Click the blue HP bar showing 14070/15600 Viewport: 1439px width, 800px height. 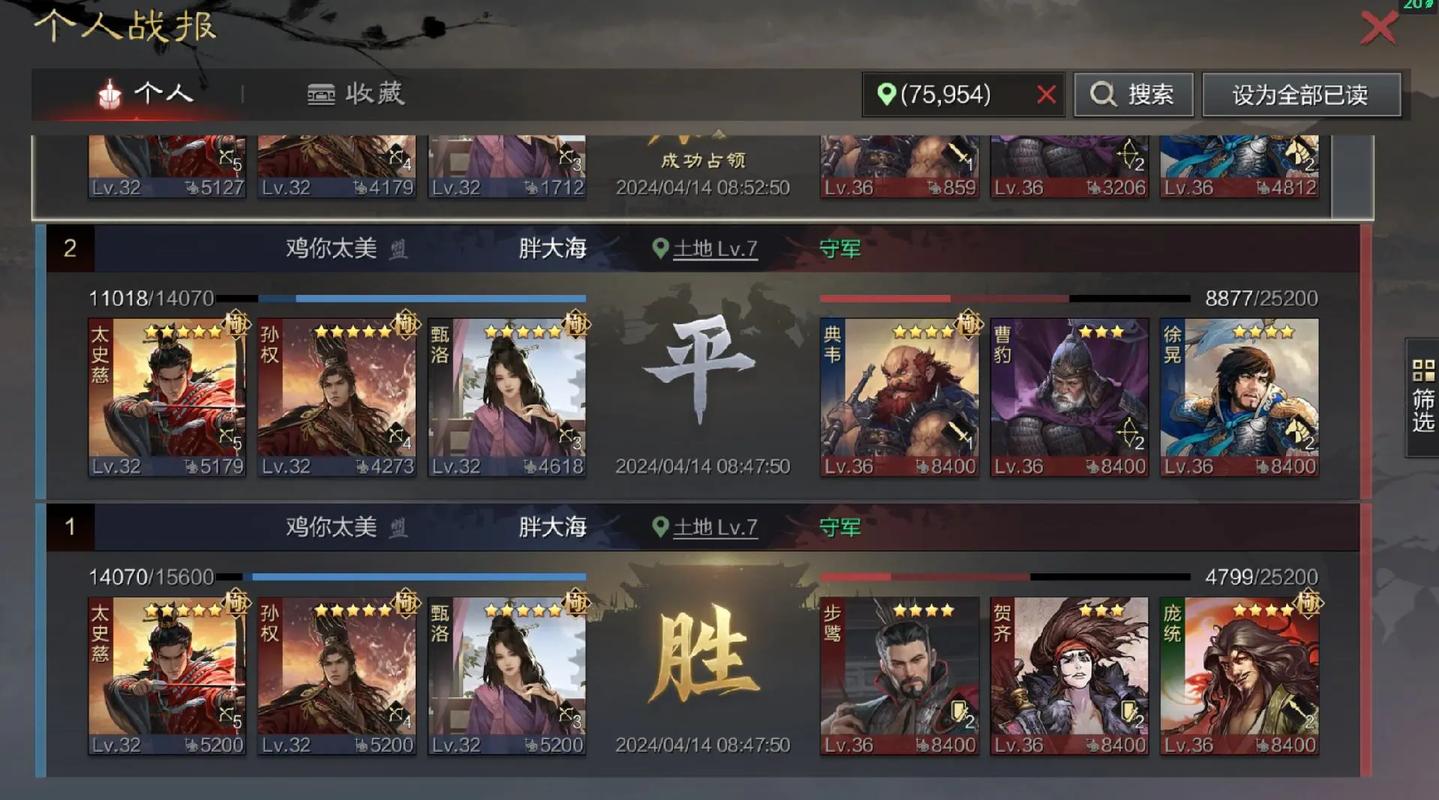point(420,576)
